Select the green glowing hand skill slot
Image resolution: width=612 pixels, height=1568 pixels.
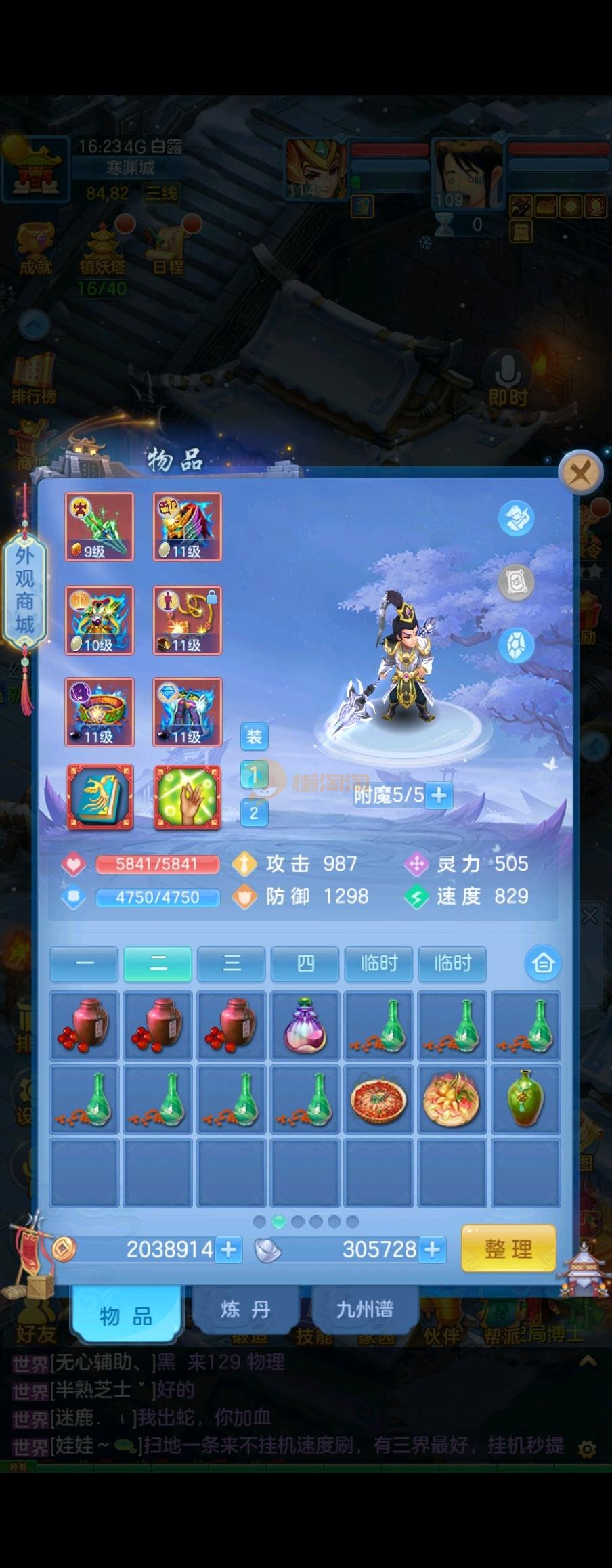(x=188, y=798)
